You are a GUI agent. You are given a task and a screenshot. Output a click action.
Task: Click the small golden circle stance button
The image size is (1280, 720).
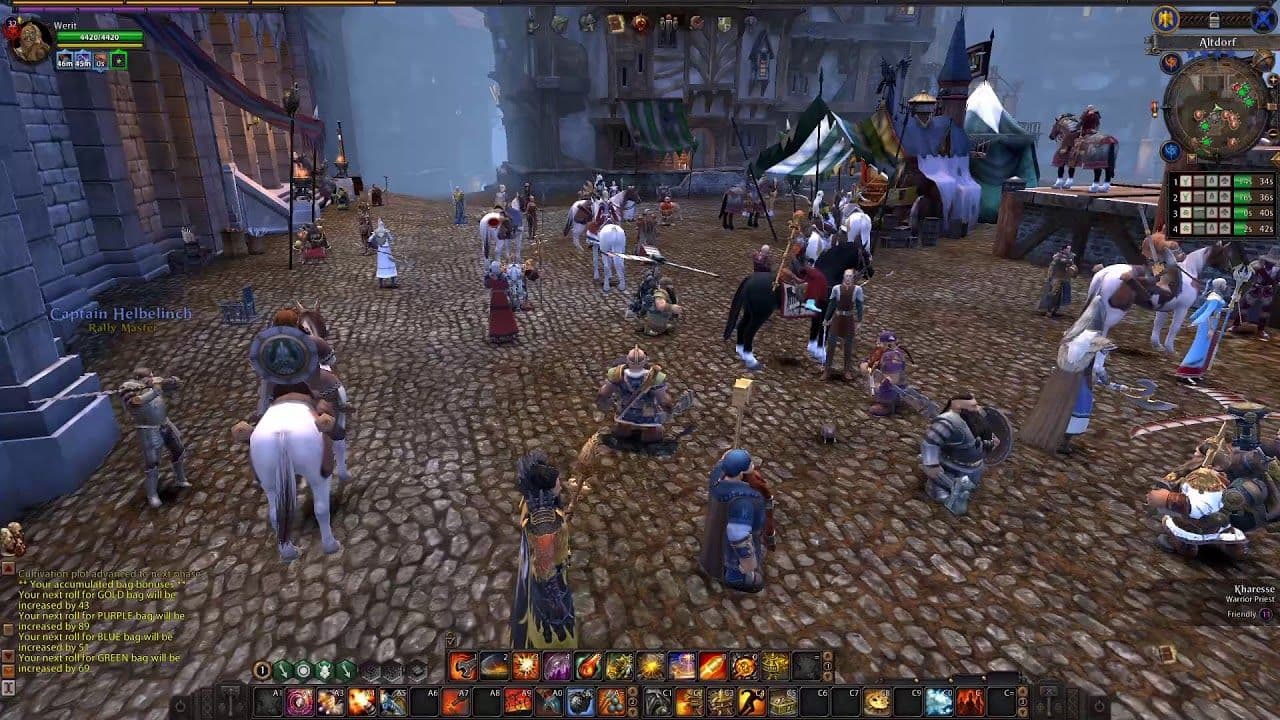[262, 670]
